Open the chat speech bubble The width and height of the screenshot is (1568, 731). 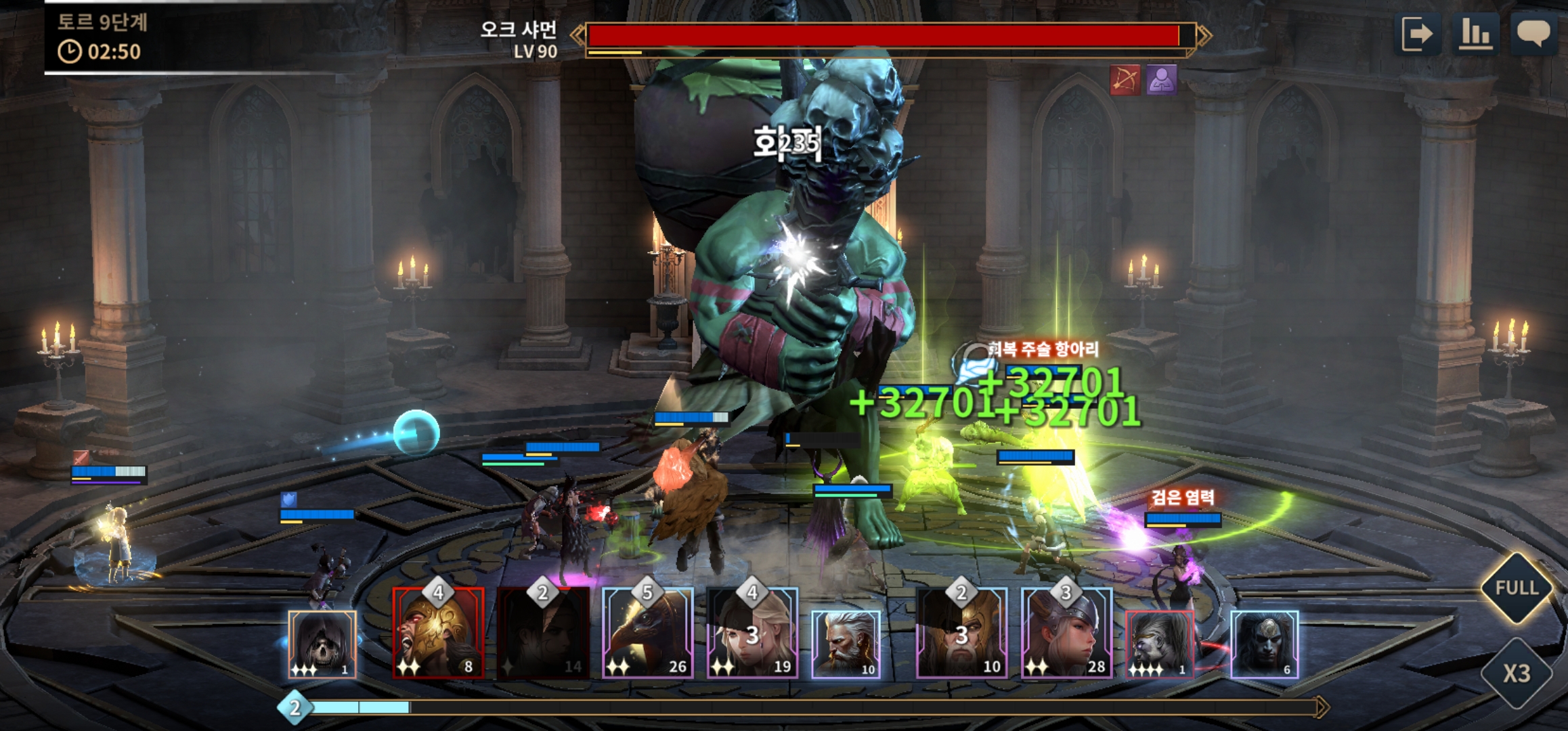pos(1533,34)
